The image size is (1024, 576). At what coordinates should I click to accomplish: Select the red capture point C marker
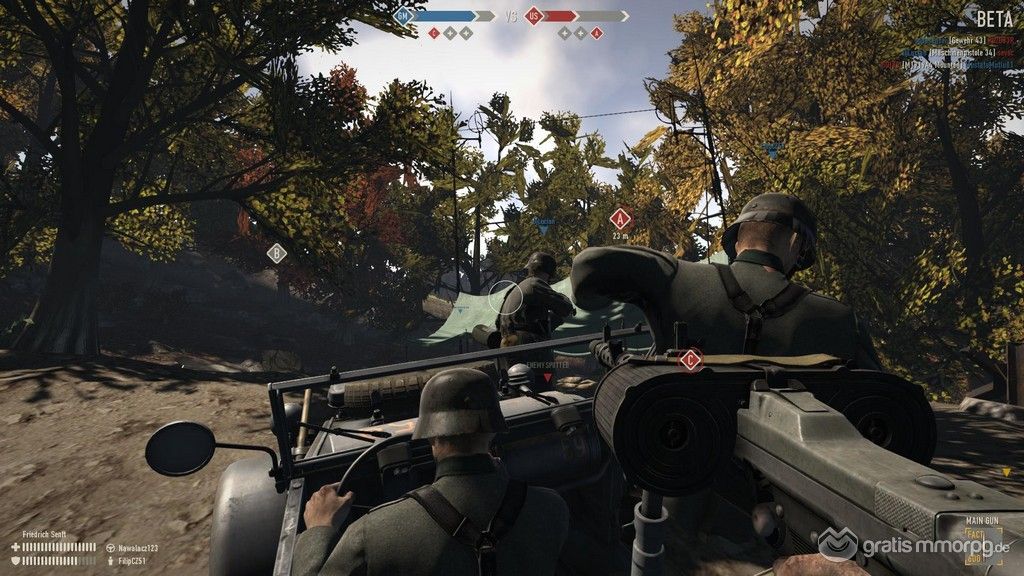coord(689,360)
